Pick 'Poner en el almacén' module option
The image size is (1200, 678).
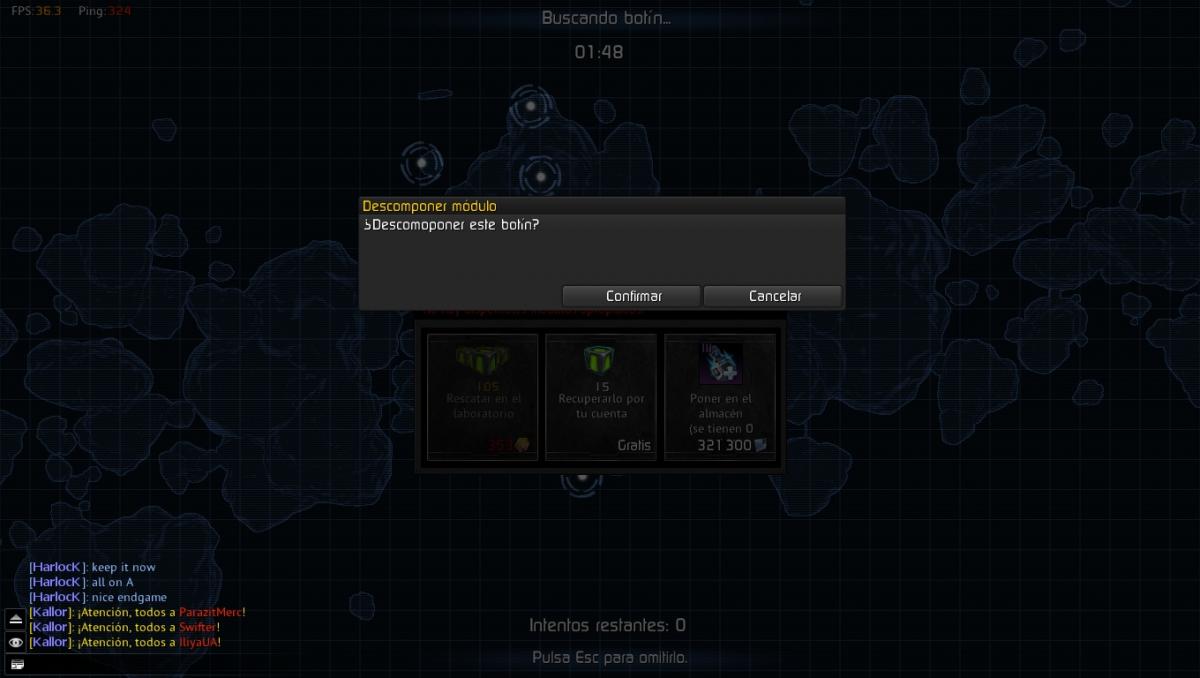[720, 397]
